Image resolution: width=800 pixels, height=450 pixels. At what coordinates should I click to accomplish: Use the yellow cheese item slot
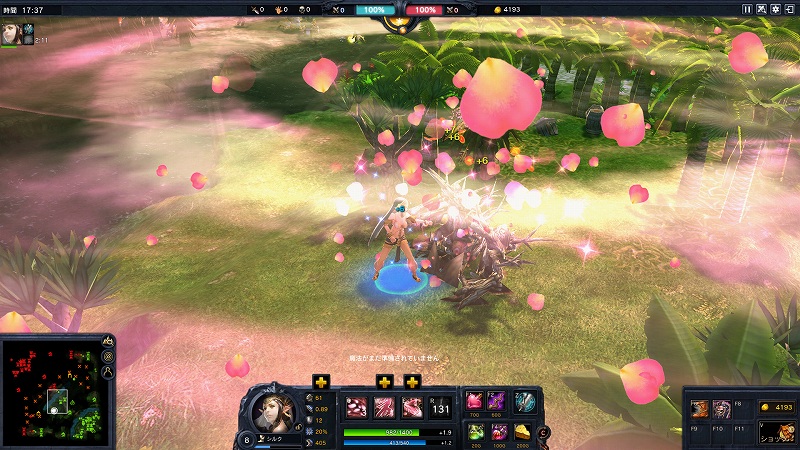524,431
